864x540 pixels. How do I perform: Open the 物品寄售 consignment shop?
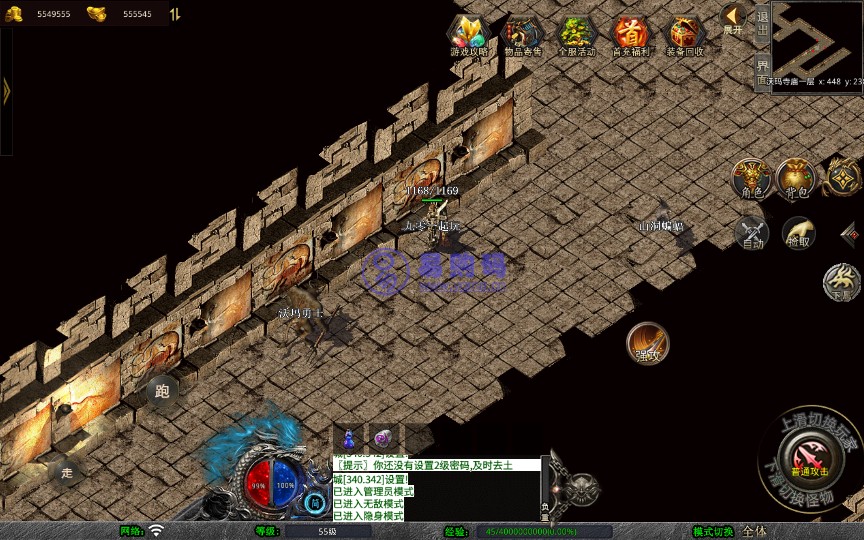[x=523, y=36]
